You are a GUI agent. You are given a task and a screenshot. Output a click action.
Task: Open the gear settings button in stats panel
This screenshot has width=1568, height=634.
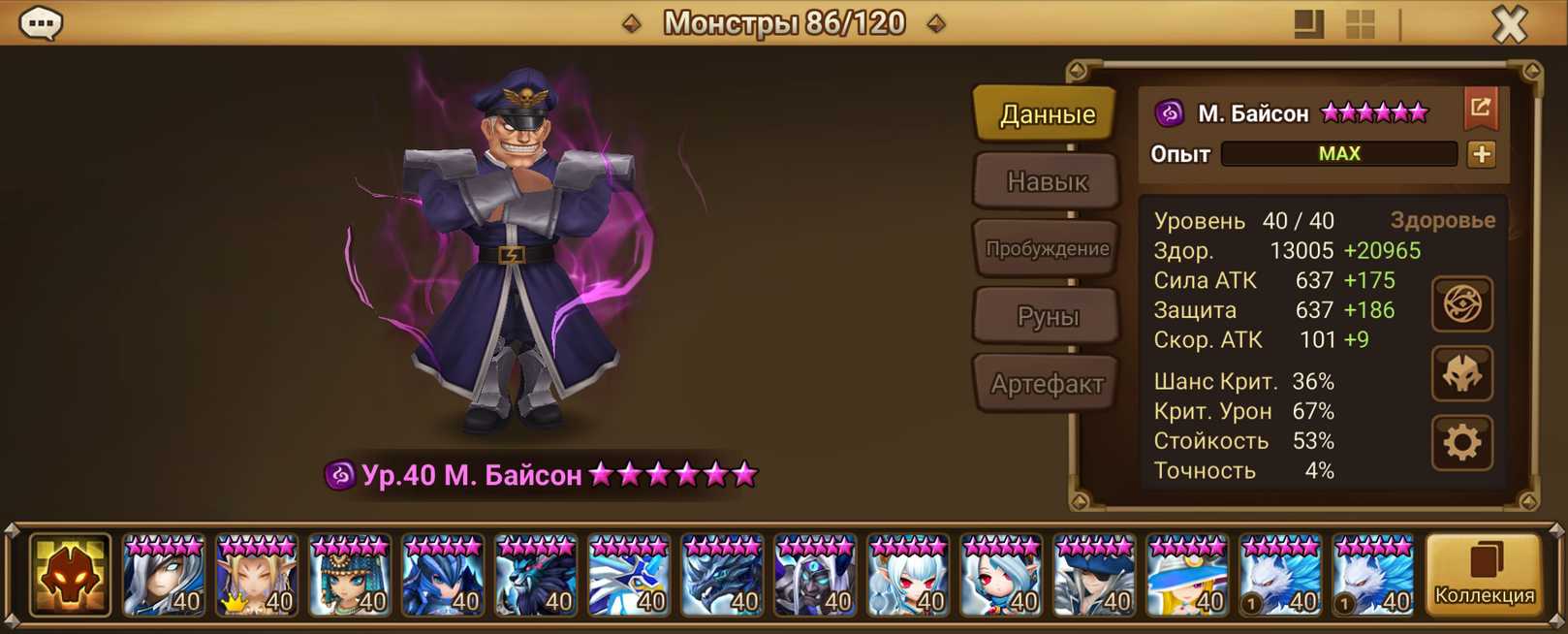tap(1461, 443)
